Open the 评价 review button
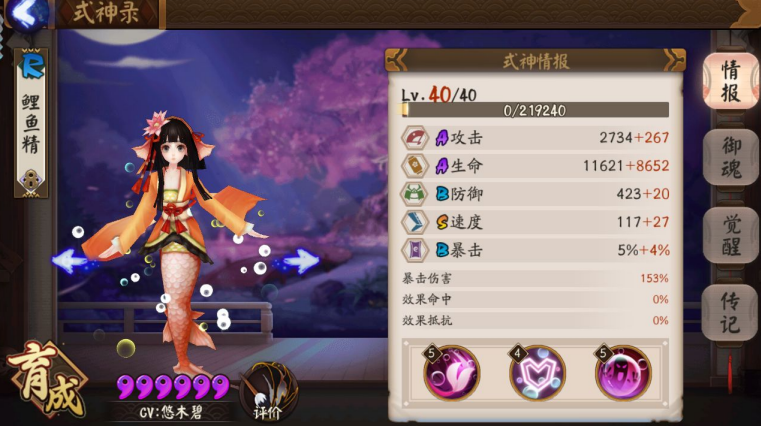 (266, 393)
